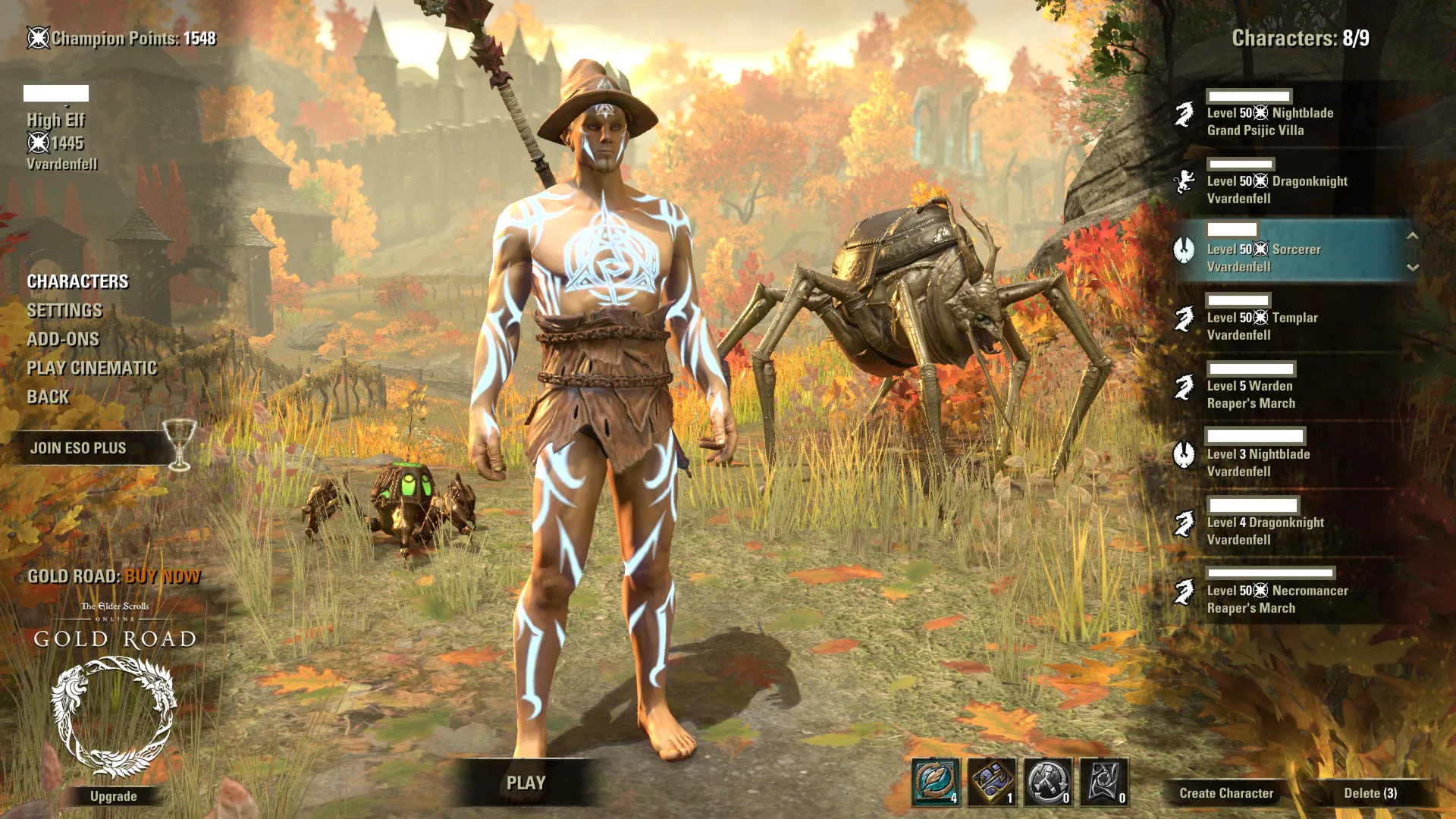Open the SETTINGS menu entry
1456x819 pixels.
click(64, 310)
